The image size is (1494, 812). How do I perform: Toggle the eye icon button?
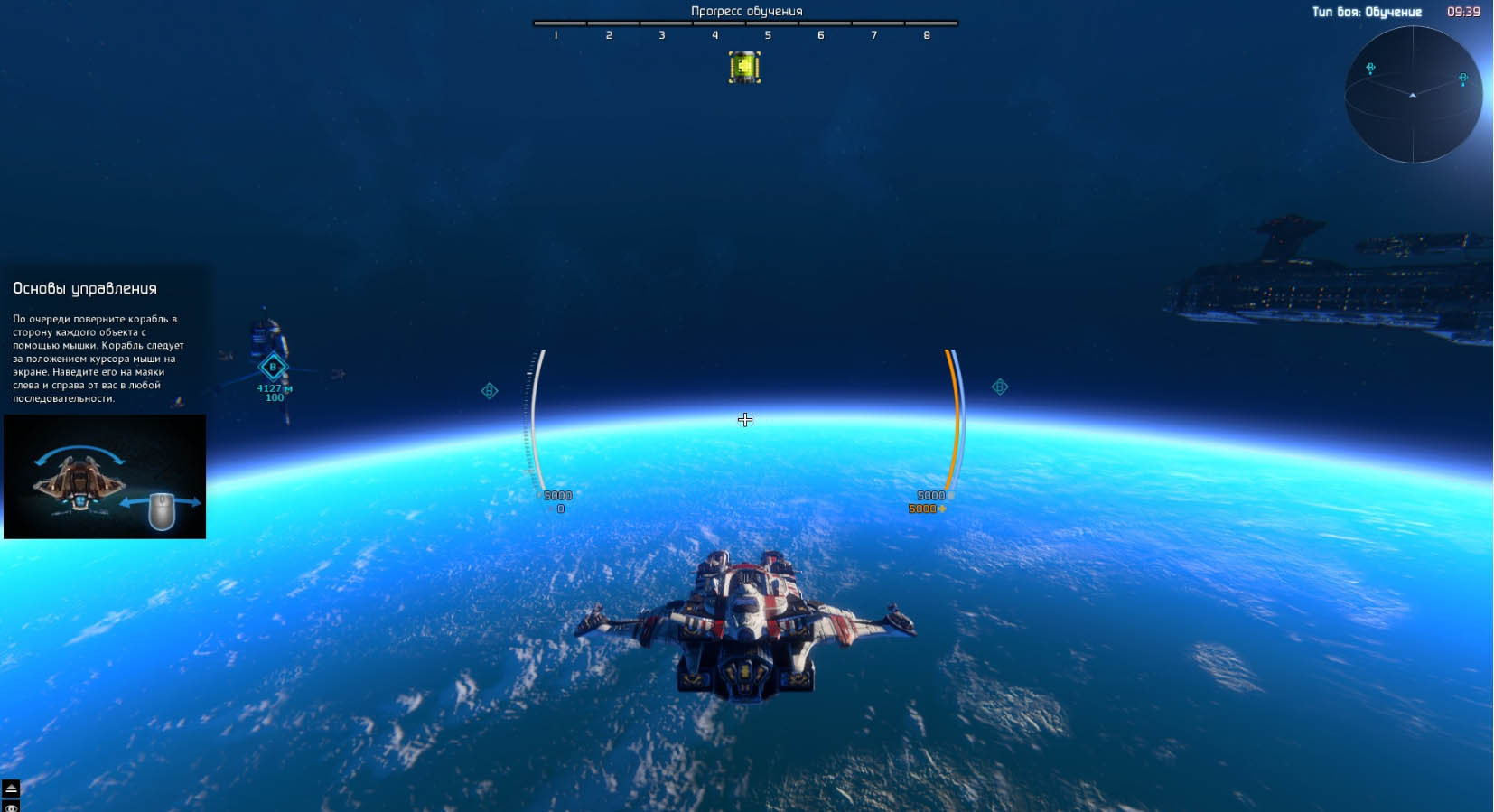[11, 807]
